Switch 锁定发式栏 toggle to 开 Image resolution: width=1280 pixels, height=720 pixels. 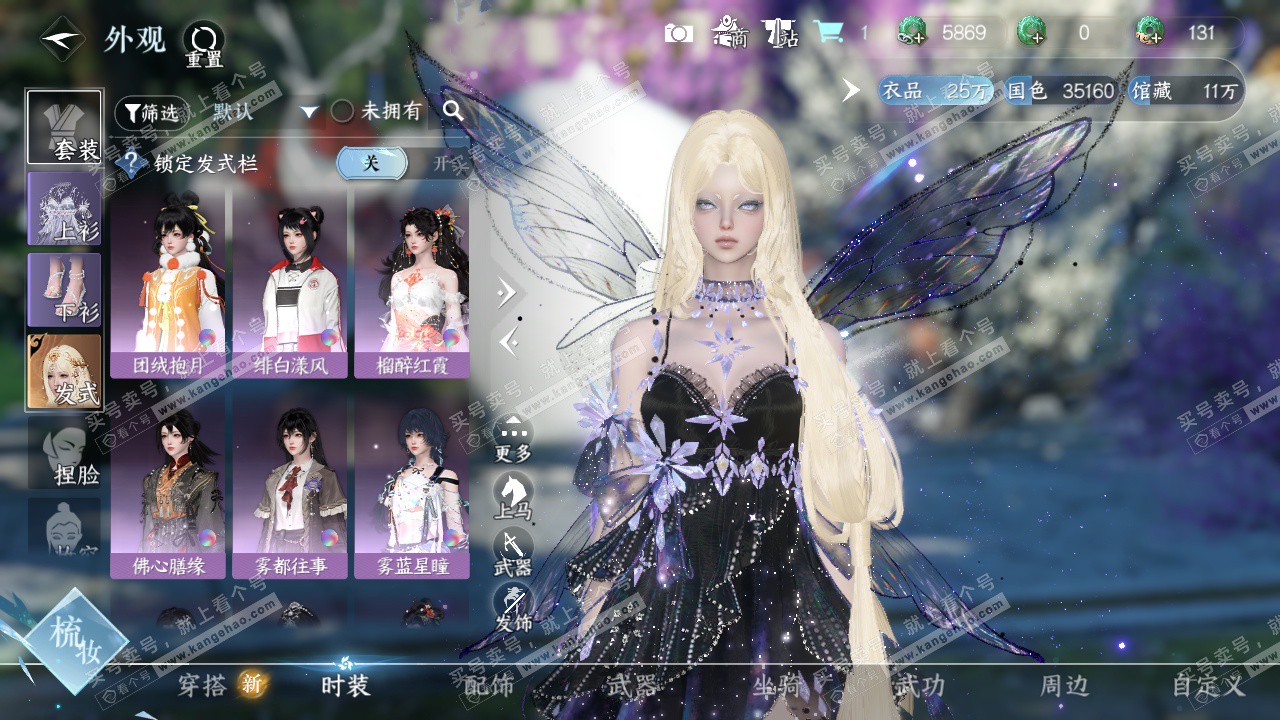438,163
